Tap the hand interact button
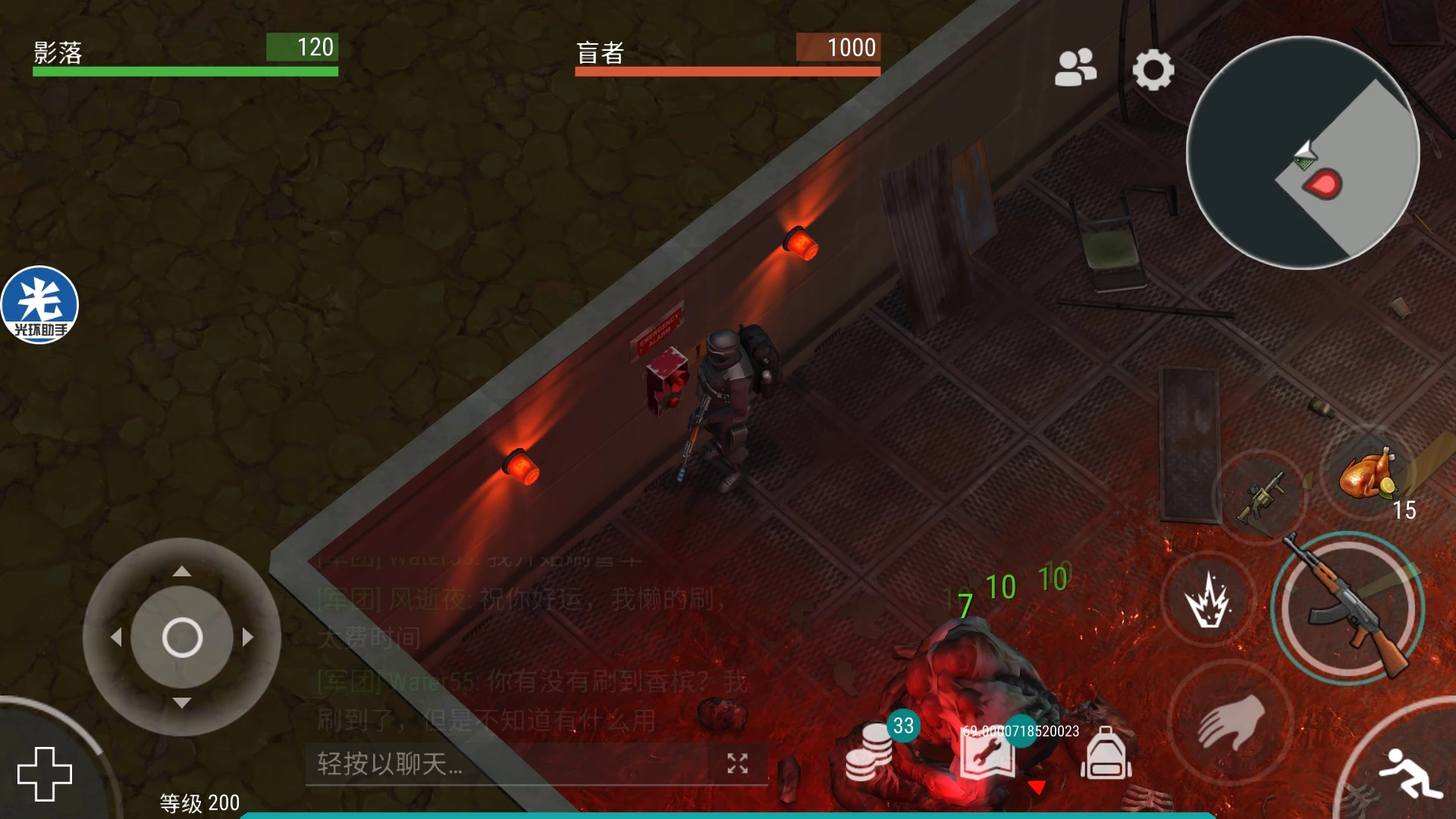Image resolution: width=1456 pixels, height=819 pixels. 1230,721
